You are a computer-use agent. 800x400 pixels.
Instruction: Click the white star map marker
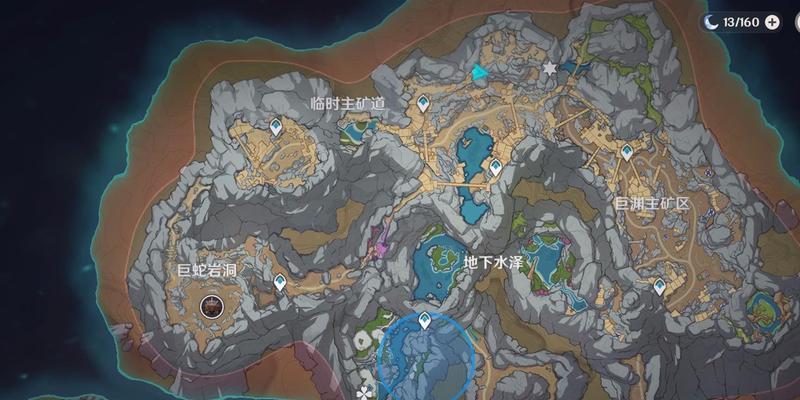[x=549, y=68]
